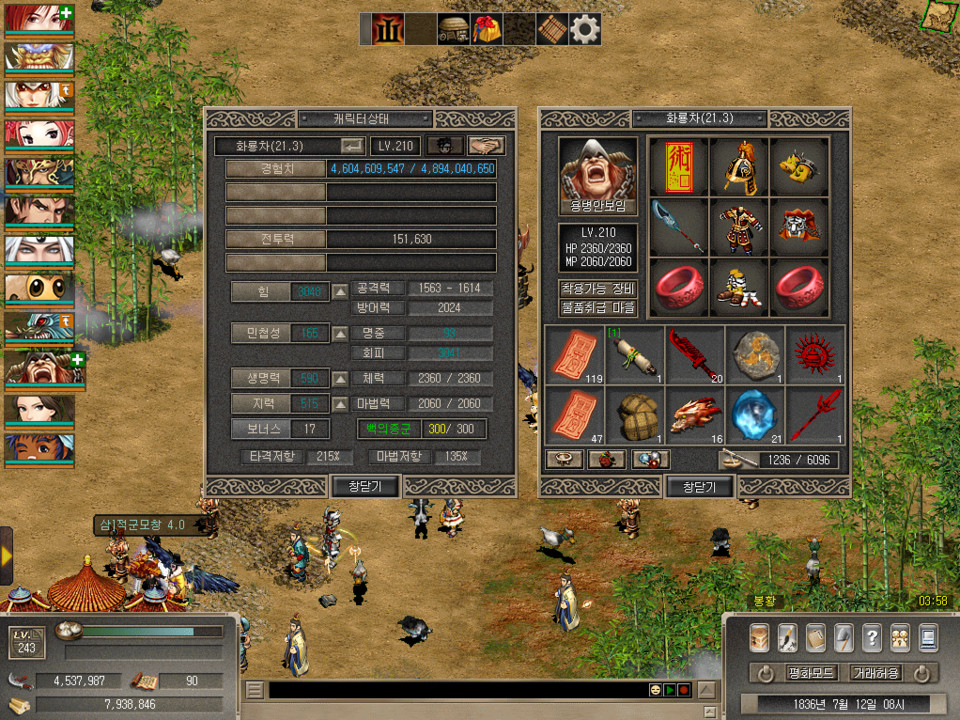The height and width of the screenshot is (720, 960).
Task: Raise the 민첩성 stat with its arrow
Action: click(x=340, y=333)
